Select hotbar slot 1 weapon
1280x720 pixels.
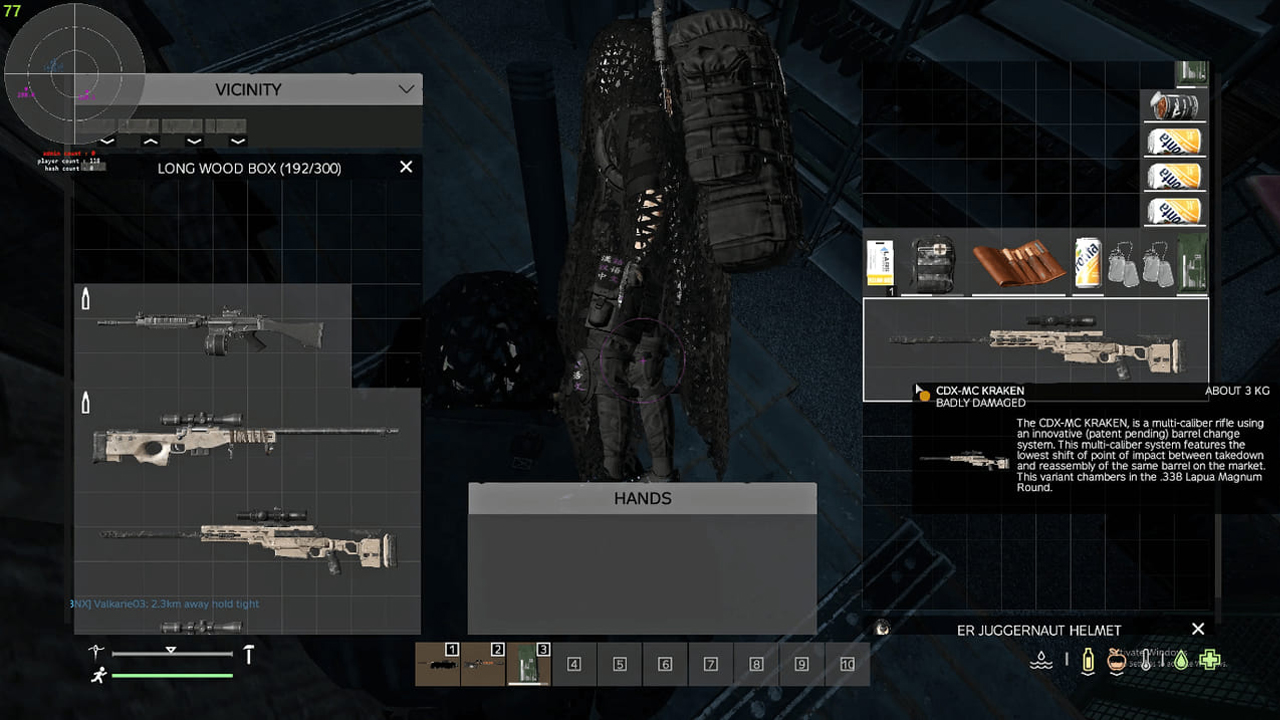point(438,664)
